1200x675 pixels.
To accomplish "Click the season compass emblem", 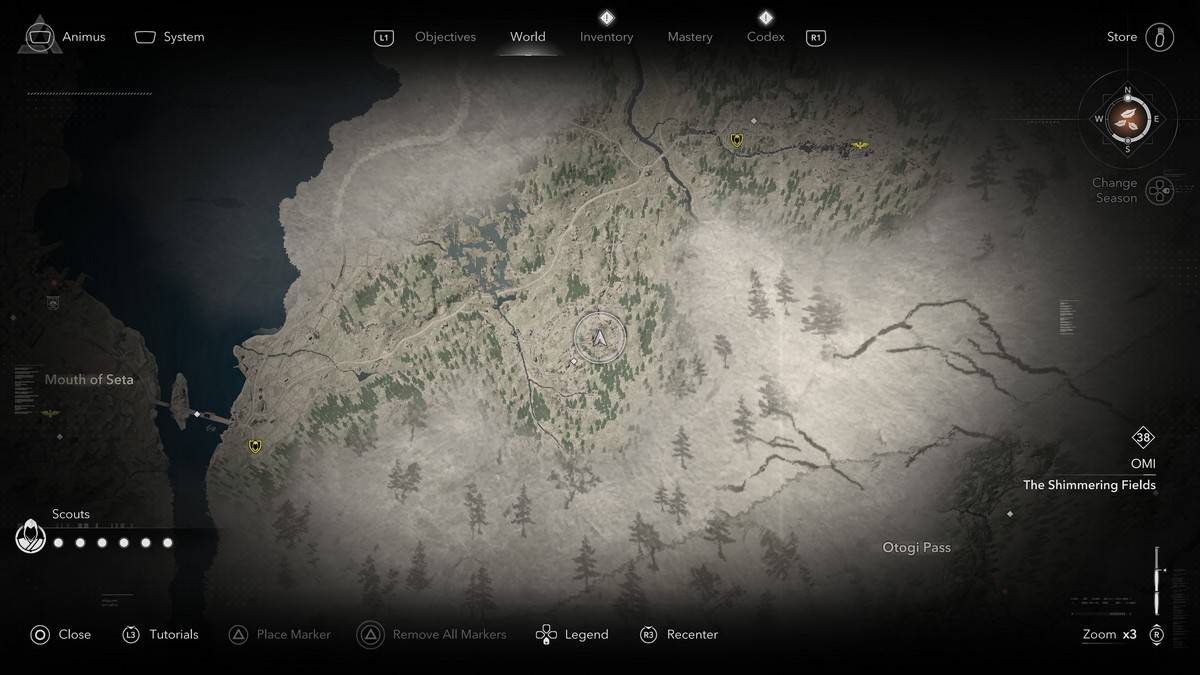I will 1127,119.
